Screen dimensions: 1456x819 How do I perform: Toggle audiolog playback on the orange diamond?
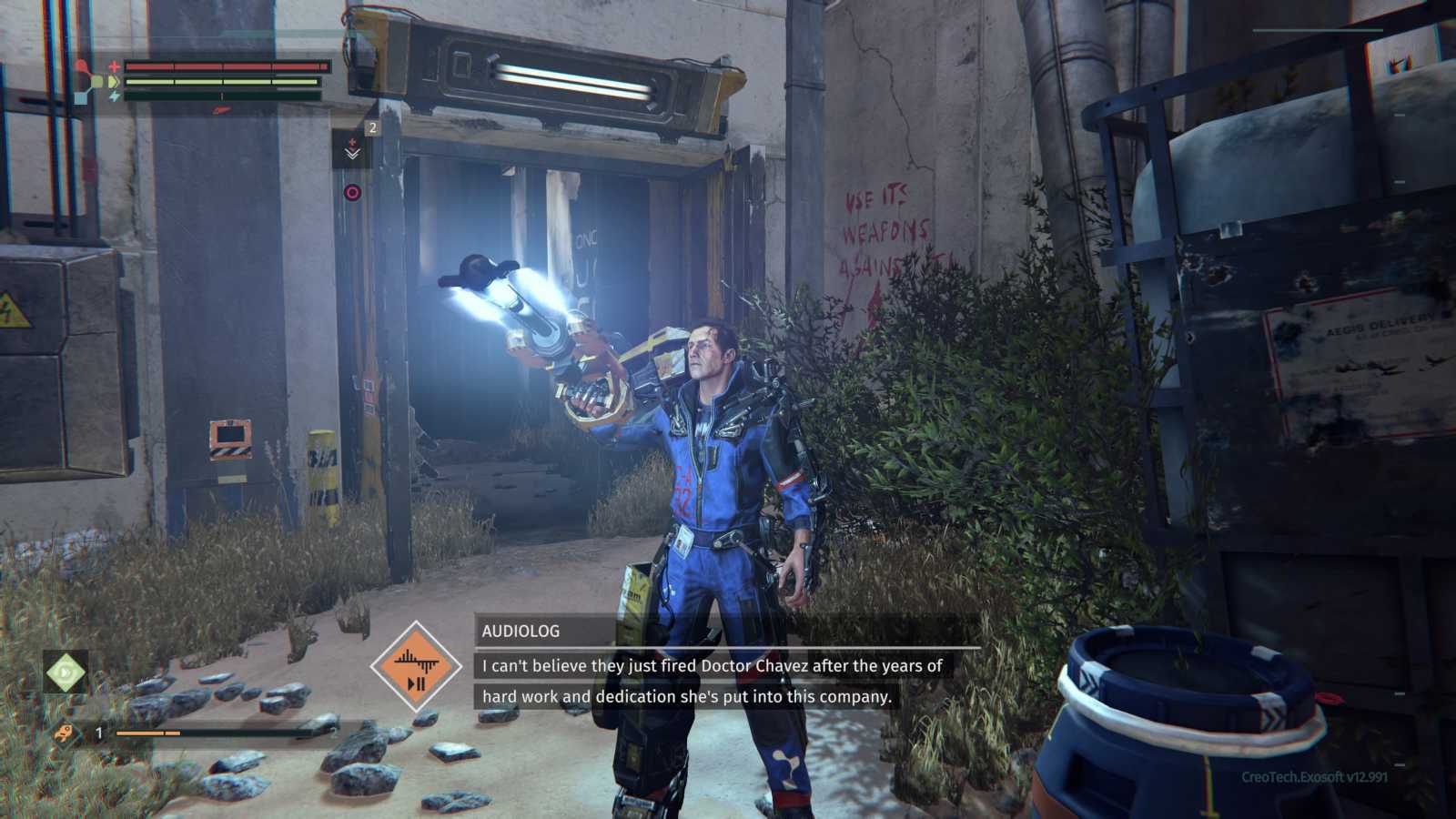tap(416, 667)
